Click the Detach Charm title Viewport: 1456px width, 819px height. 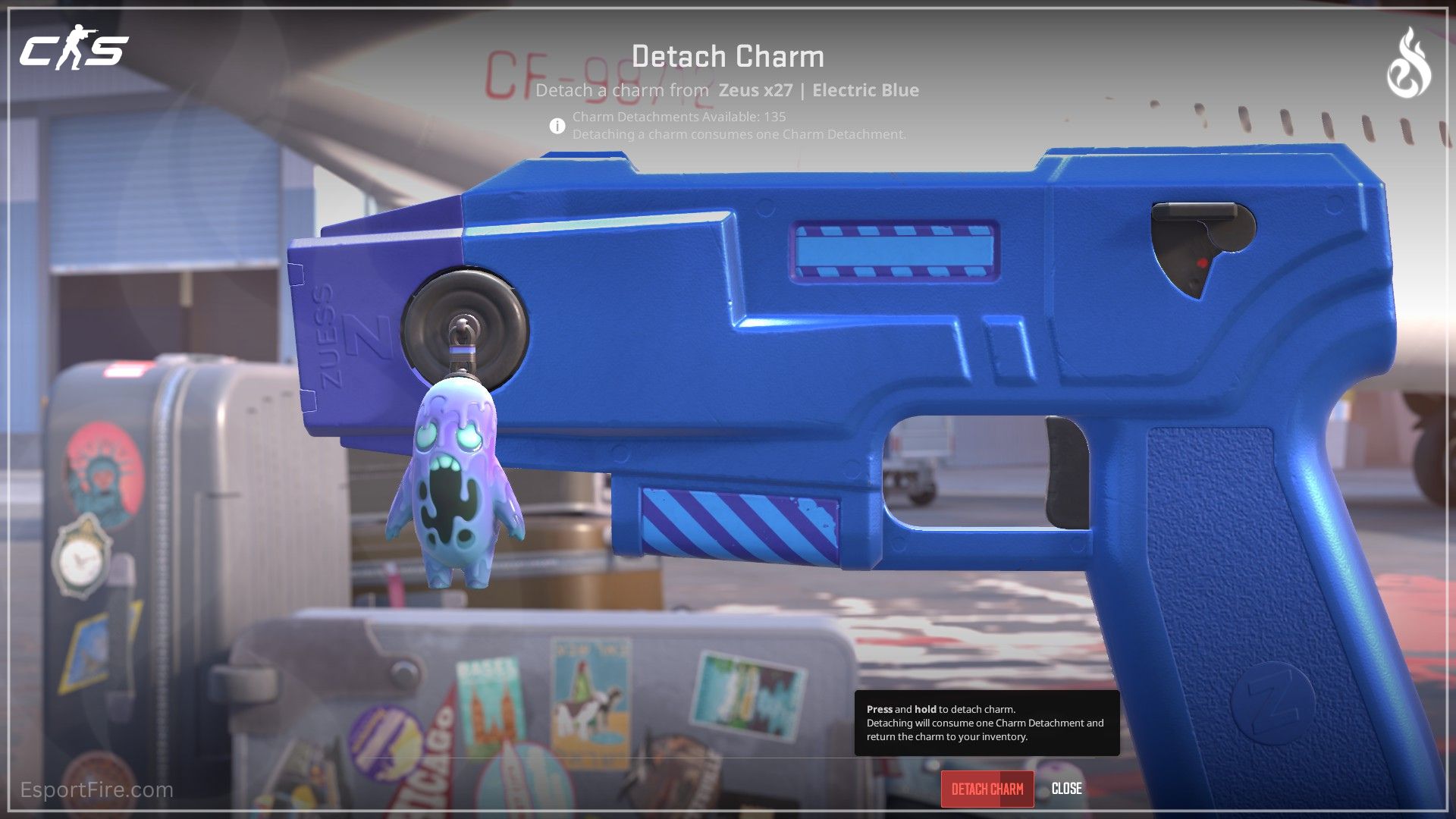727,56
